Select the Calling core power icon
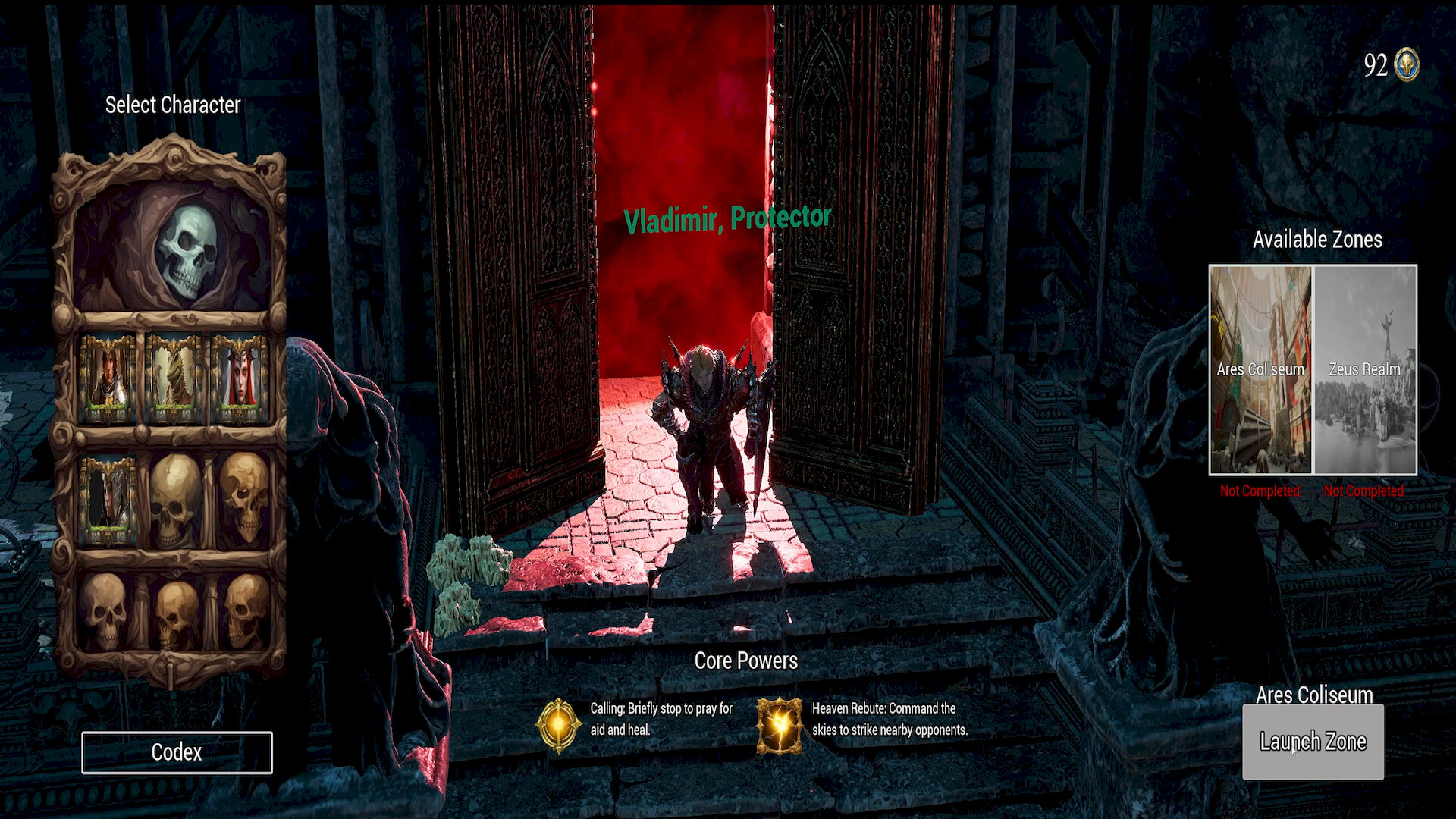The height and width of the screenshot is (819, 1456). [x=559, y=726]
